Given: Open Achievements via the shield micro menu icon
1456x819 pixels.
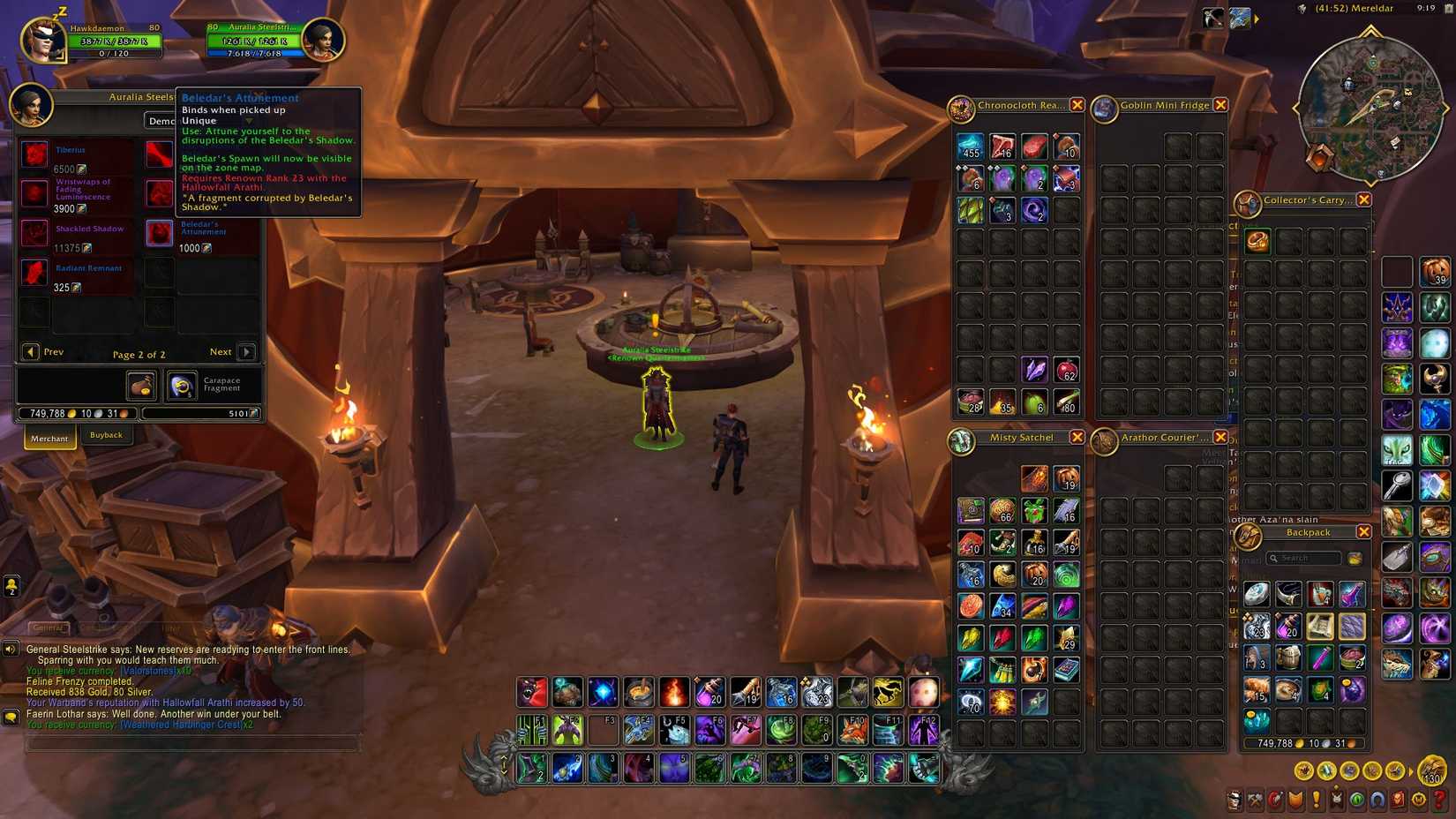Looking at the screenshot, I should point(1296,800).
